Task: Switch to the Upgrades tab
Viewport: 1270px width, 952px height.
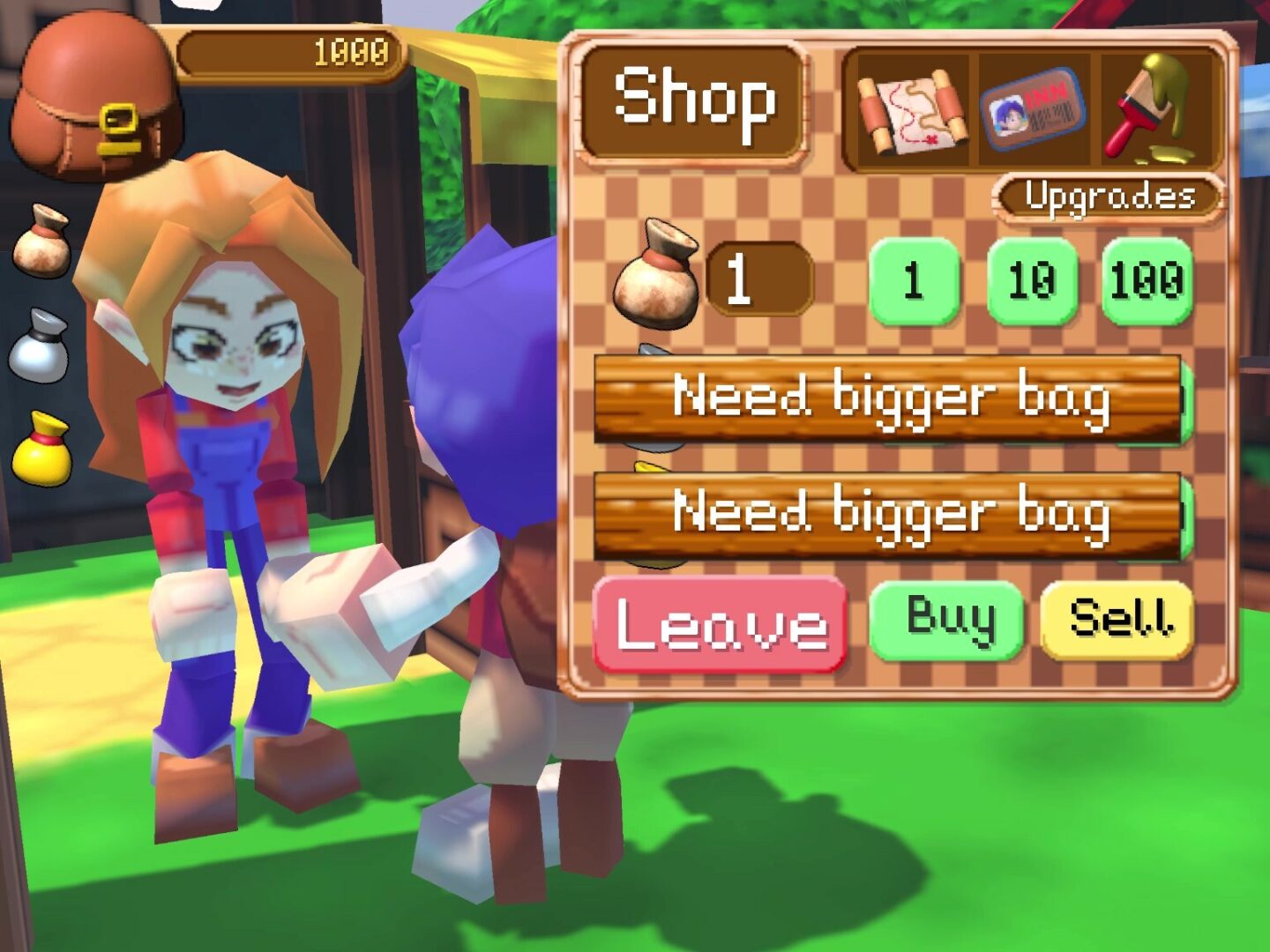Action: coord(1107,196)
